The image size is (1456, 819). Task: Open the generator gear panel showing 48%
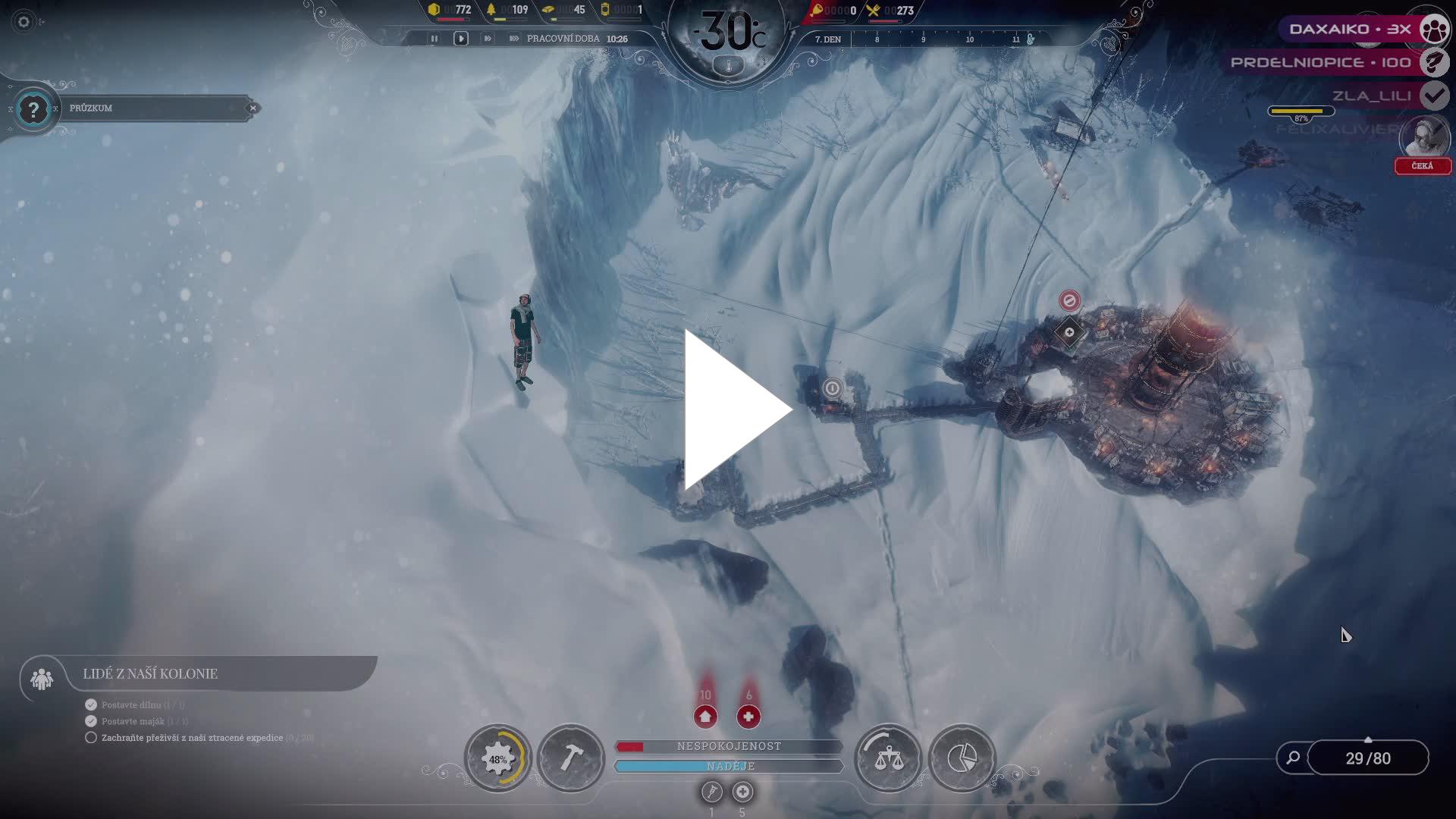pyautogui.click(x=498, y=758)
